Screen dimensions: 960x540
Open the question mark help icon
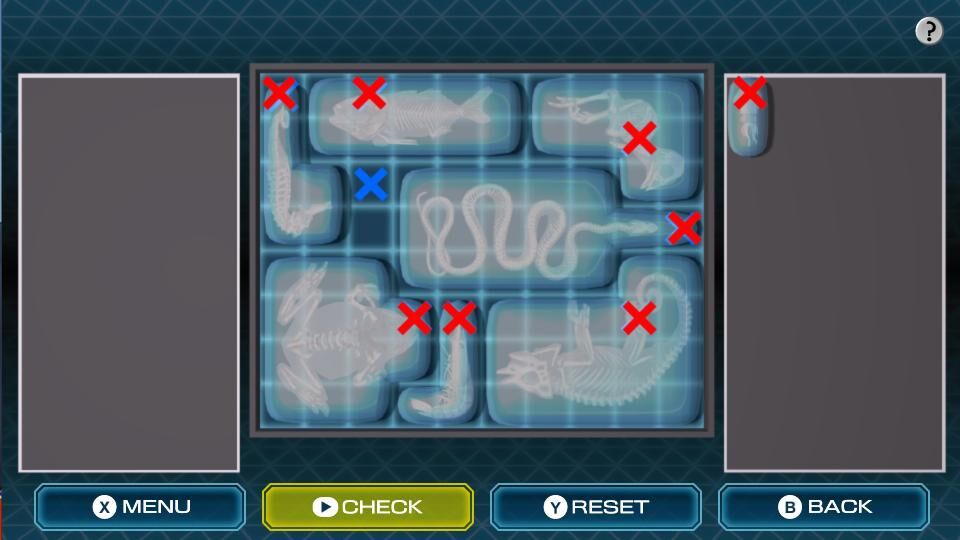point(929,31)
